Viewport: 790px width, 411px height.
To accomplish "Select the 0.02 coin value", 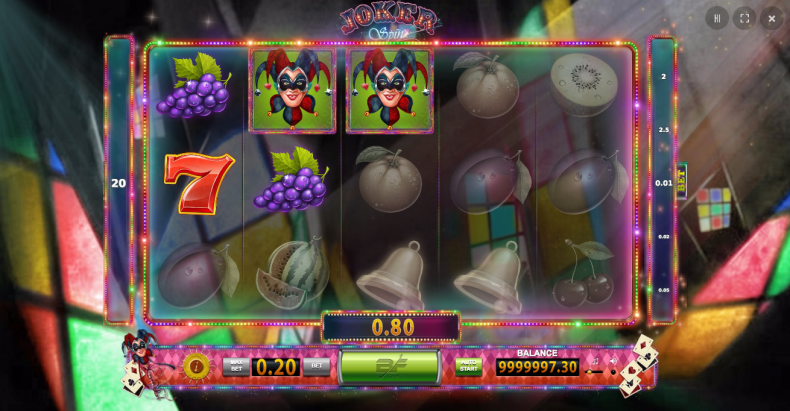I will 663,236.
